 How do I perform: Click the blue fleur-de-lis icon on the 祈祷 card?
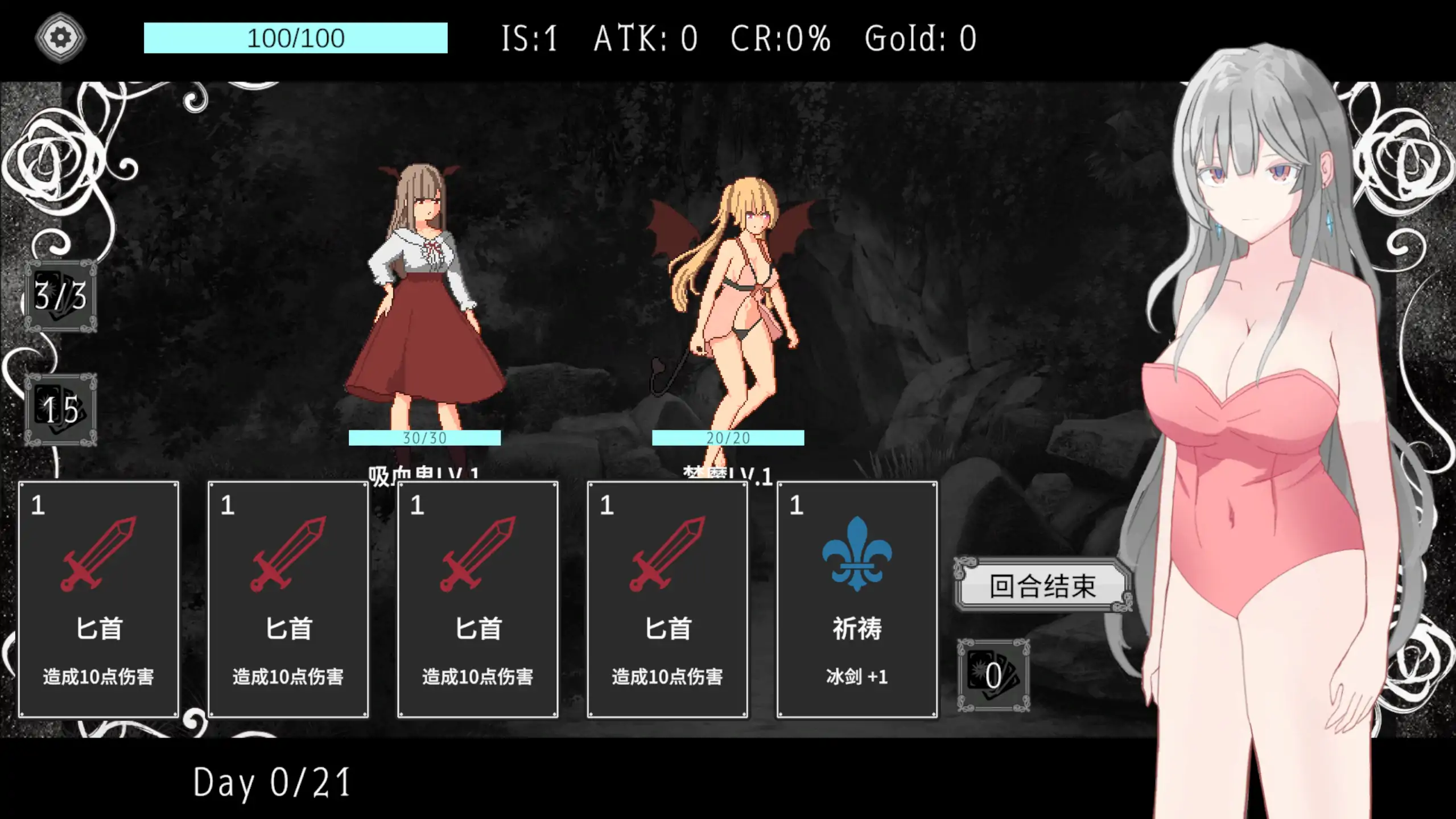(x=857, y=555)
